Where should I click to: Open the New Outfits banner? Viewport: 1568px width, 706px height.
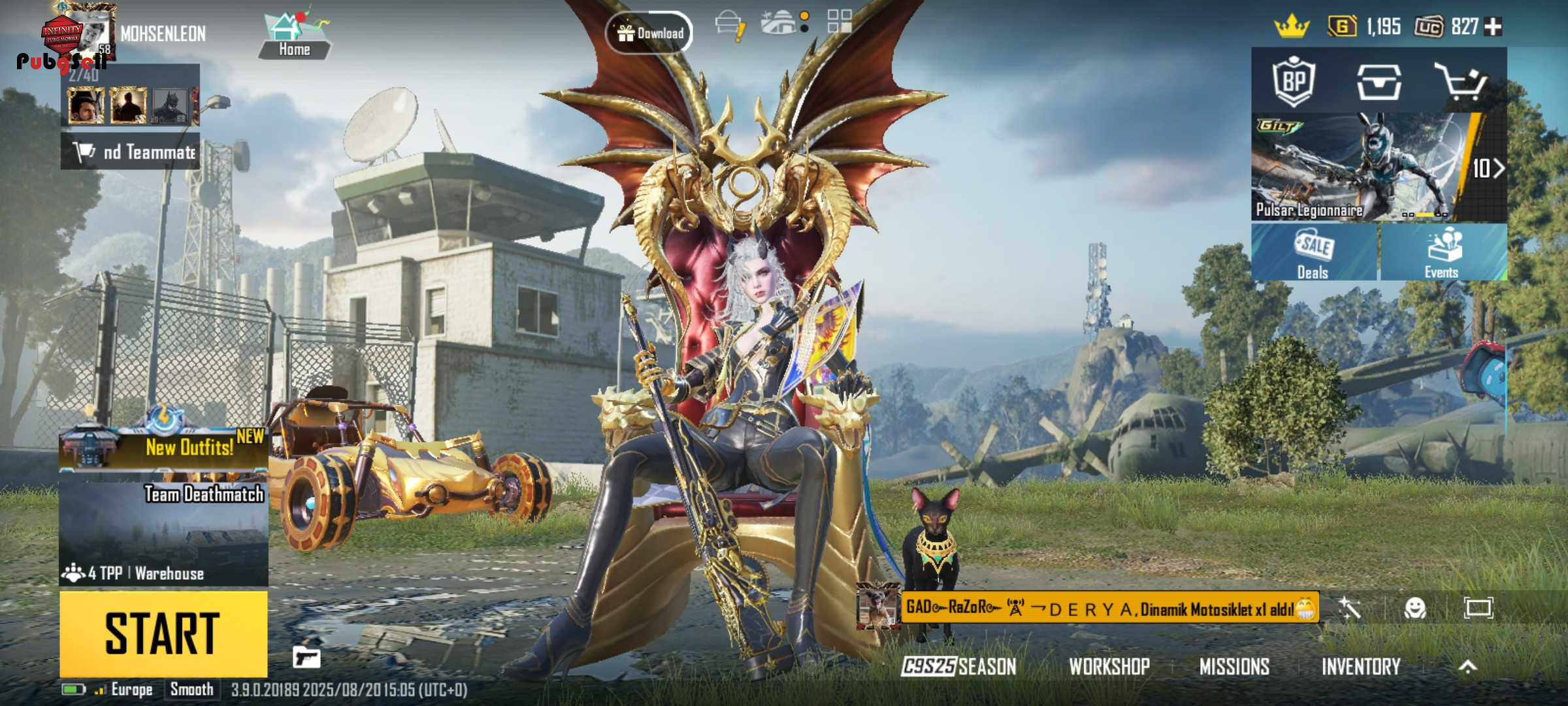tap(163, 446)
